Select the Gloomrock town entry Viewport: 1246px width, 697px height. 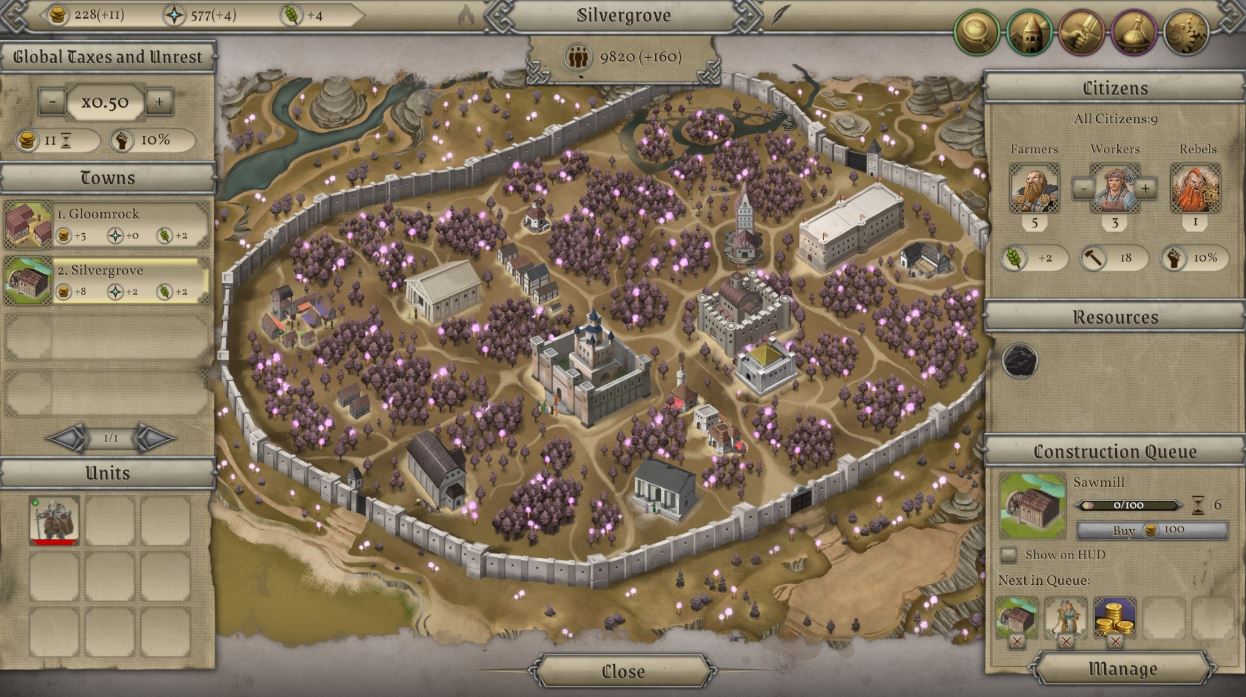coord(107,224)
